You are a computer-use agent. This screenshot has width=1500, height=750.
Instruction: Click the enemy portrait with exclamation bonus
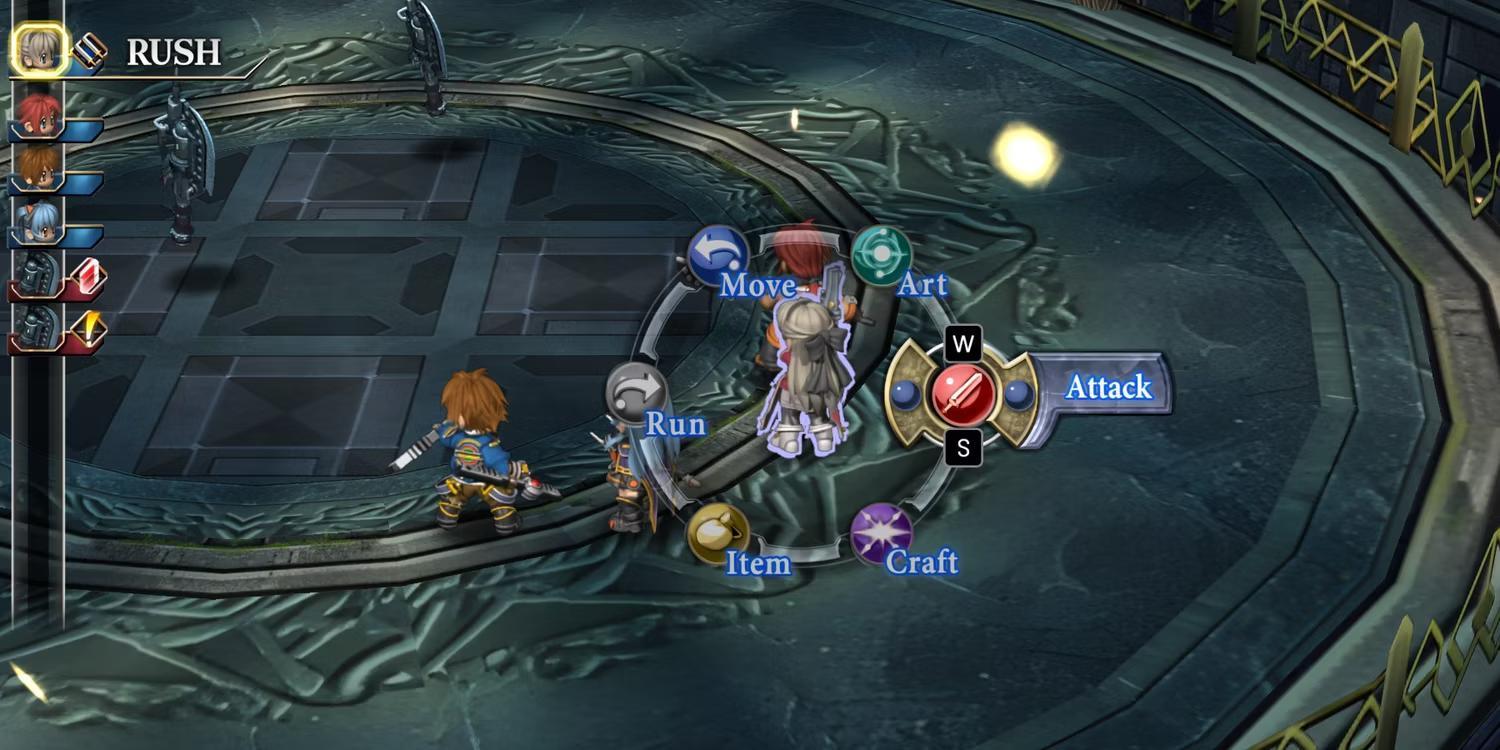tap(38, 328)
